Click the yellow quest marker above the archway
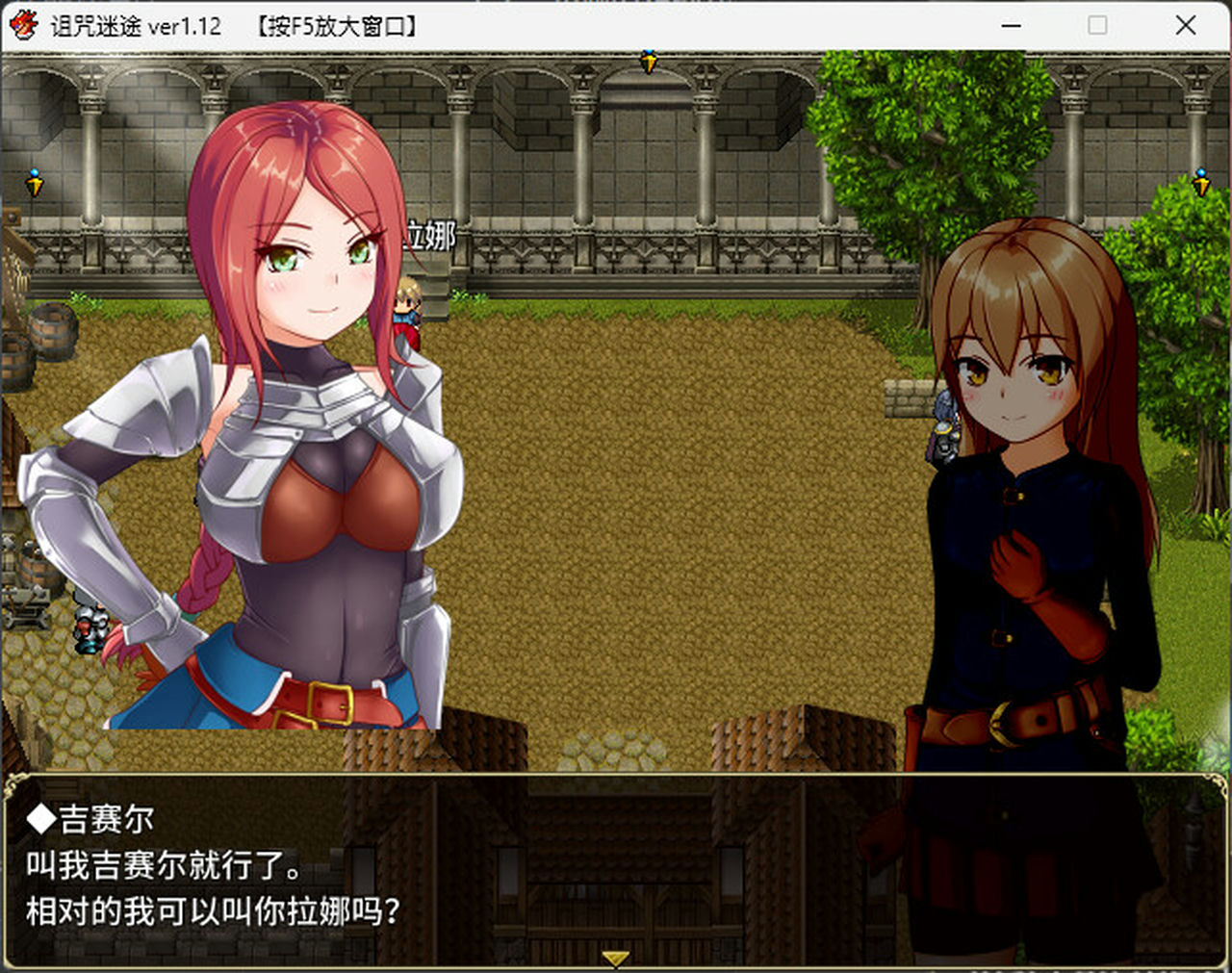Image resolution: width=1232 pixels, height=973 pixels. point(648,61)
